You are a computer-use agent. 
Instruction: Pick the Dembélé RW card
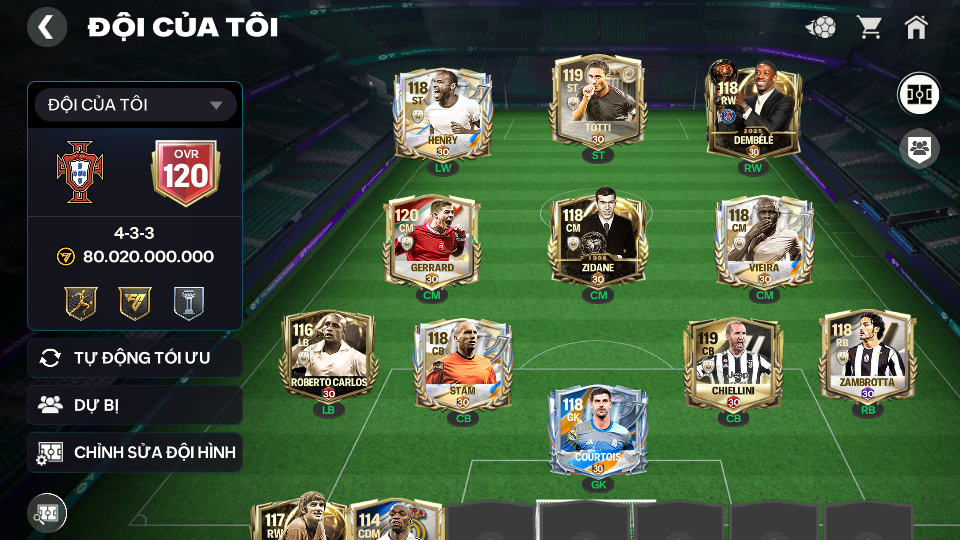coord(753,113)
